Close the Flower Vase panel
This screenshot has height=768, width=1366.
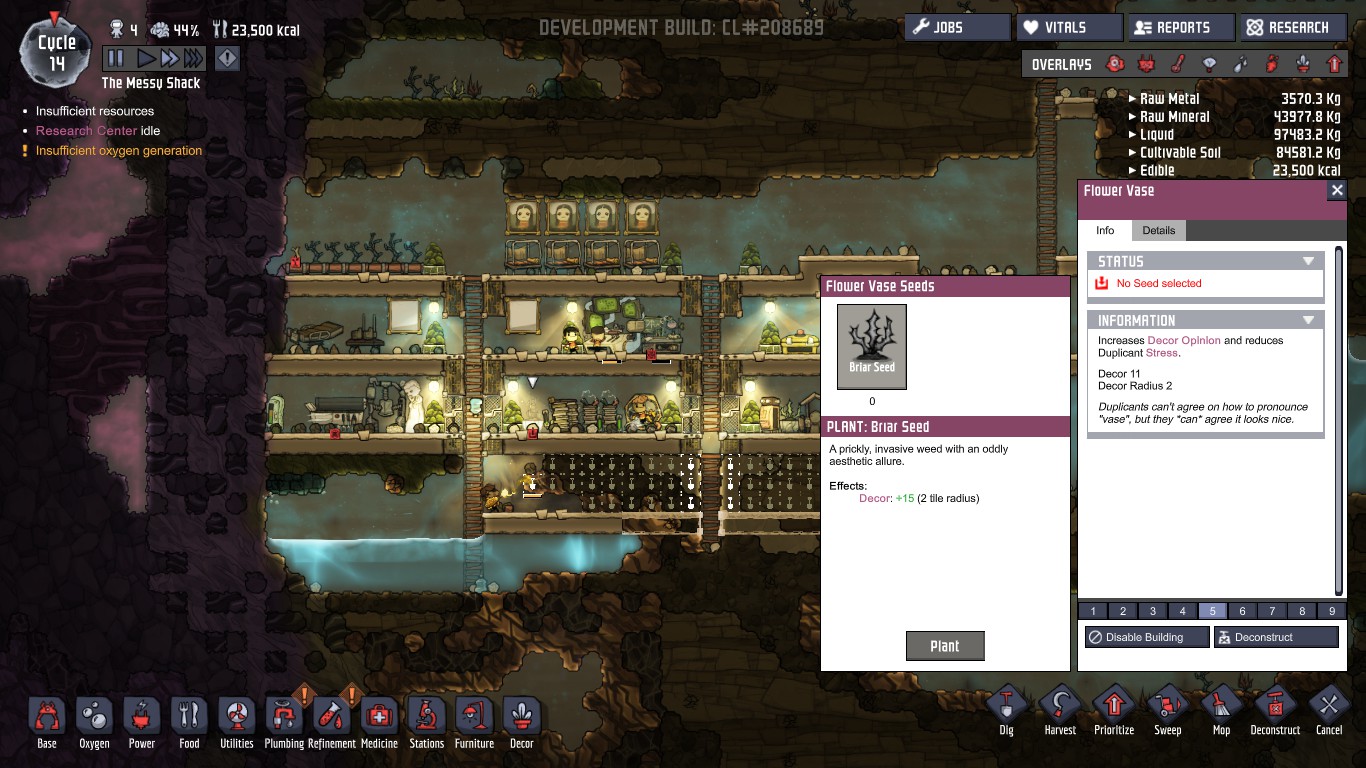click(x=1337, y=191)
